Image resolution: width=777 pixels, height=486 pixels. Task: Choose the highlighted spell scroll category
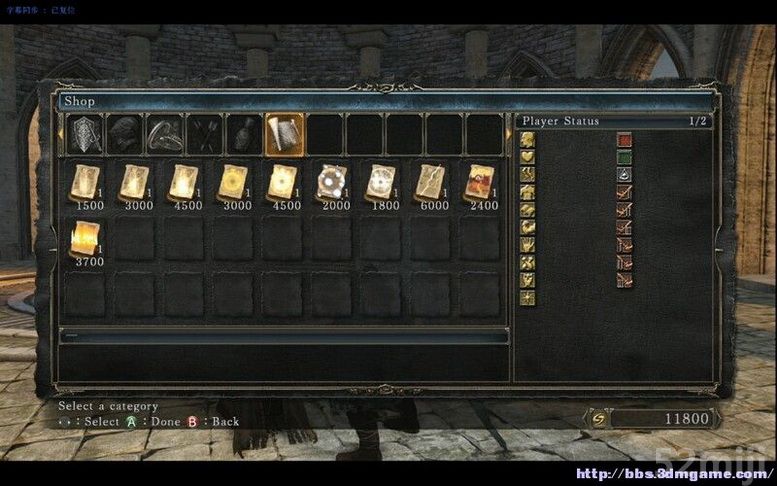(285, 135)
